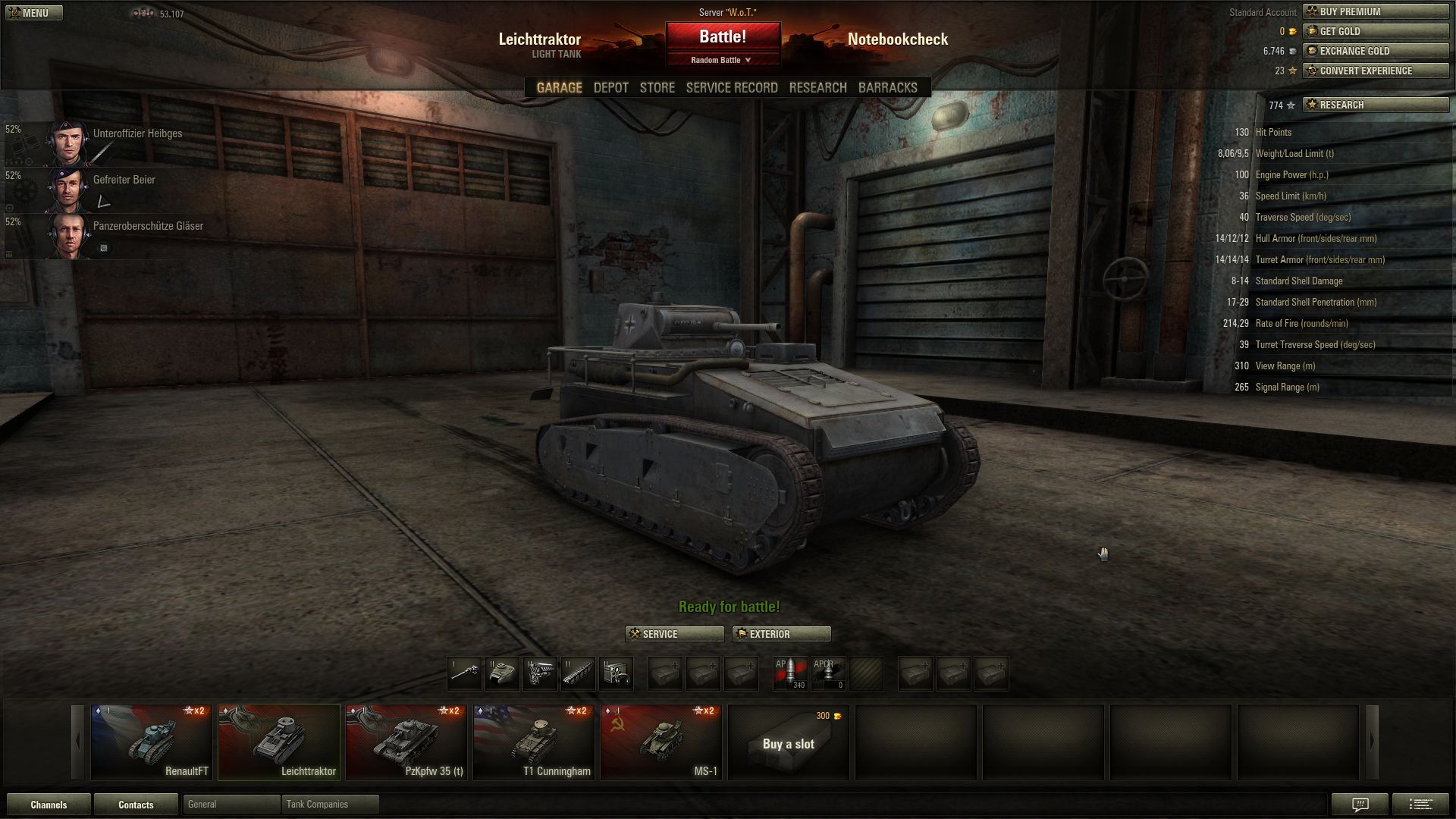Open the BARRACKS tab
The image size is (1456, 819).
tap(886, 87)
